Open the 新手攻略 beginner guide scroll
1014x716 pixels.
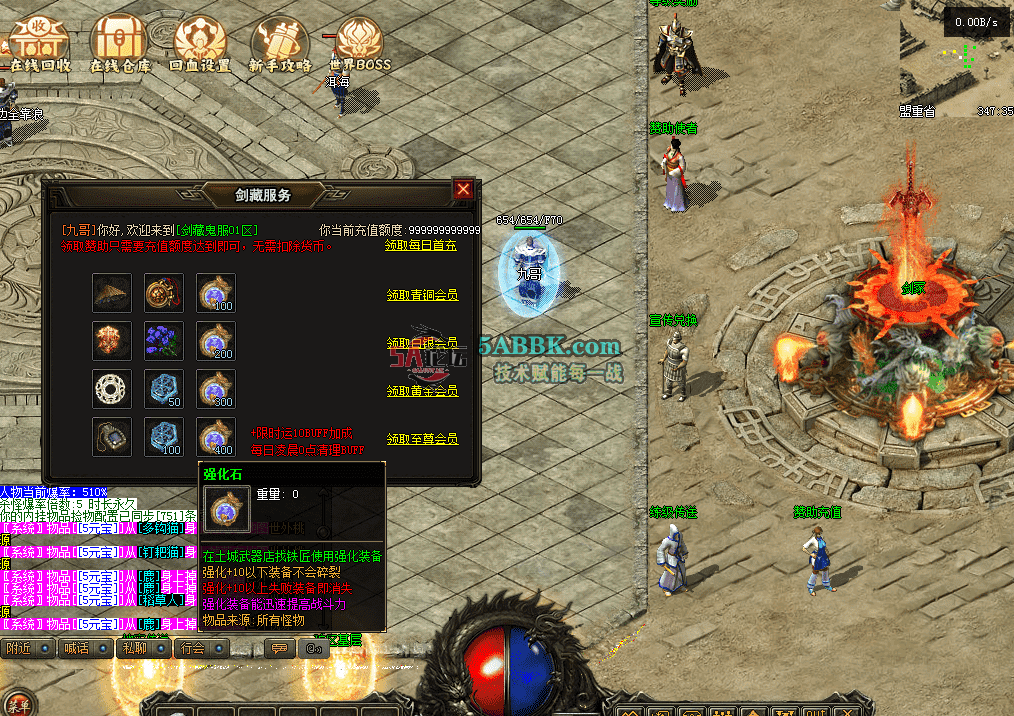pos(280,42)
